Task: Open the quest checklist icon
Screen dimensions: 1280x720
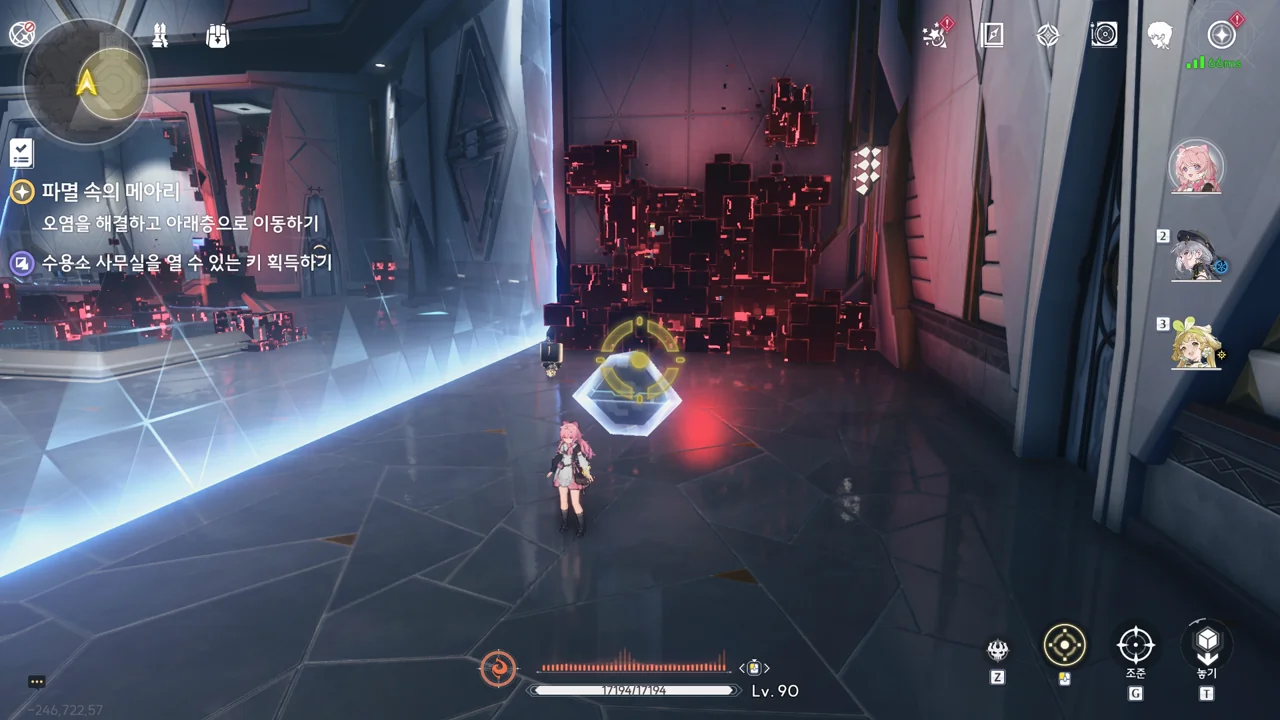Action: pos(22,153)
